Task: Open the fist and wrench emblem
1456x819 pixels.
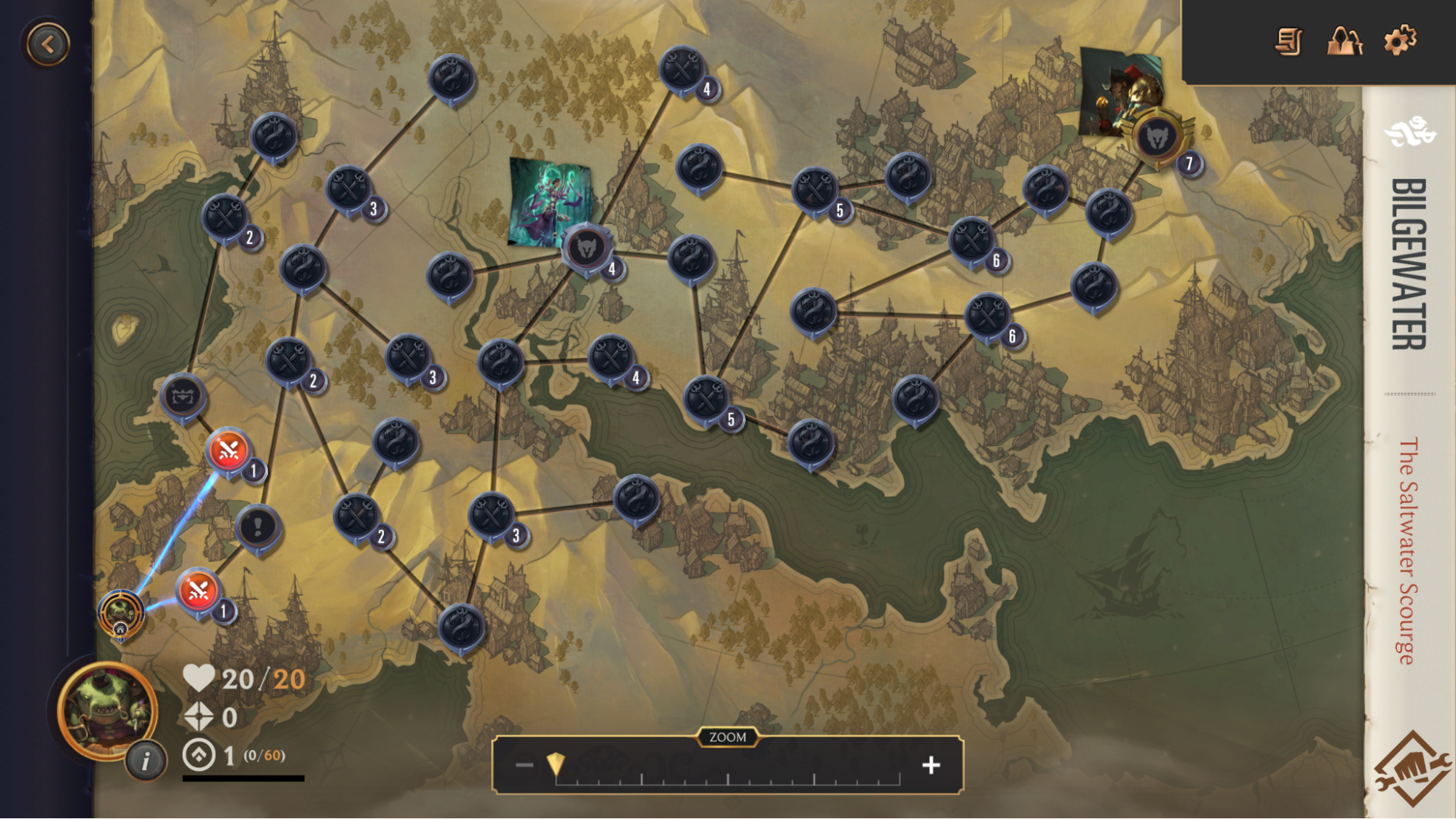Action: pos(1412,769)
